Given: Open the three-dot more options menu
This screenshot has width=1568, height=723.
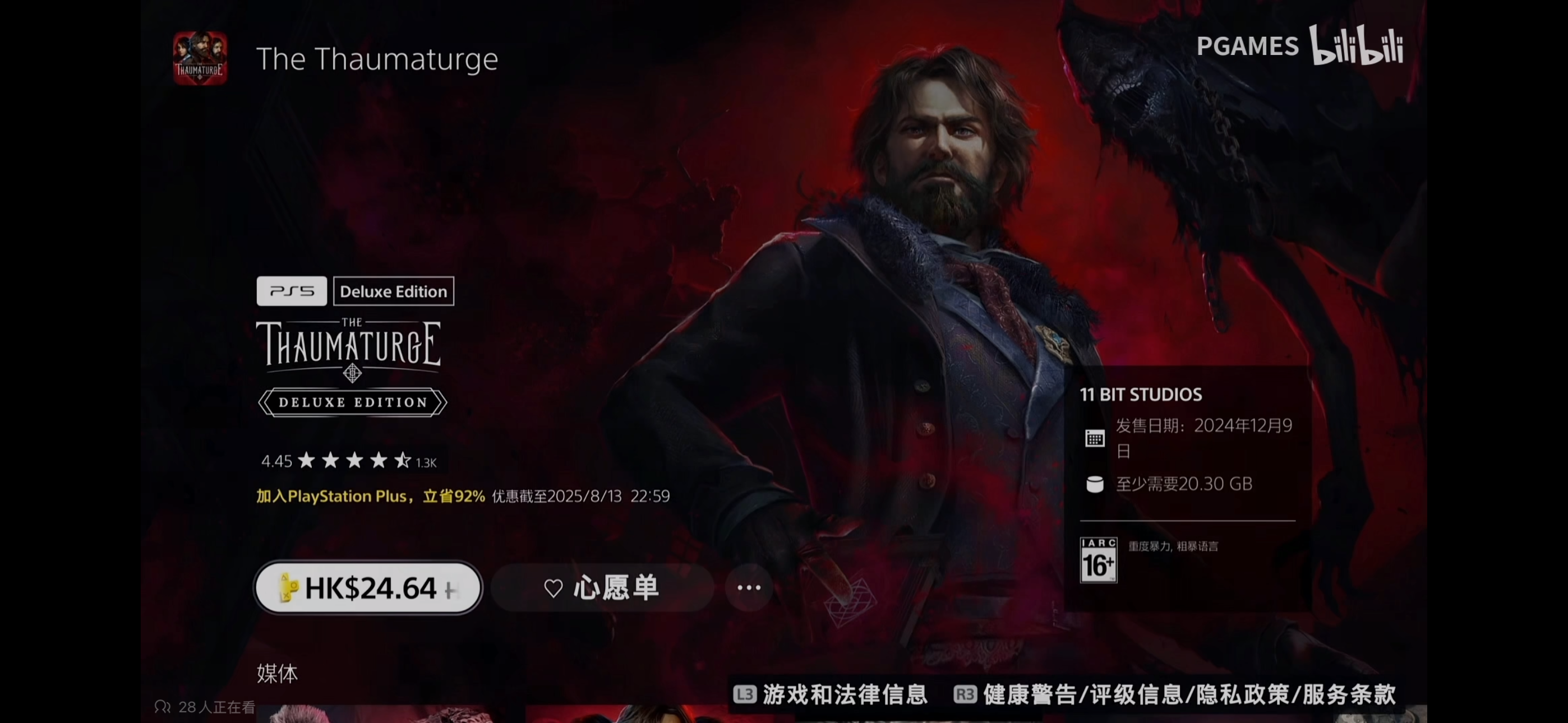Looking at the screenshot, I should point(749,588).
